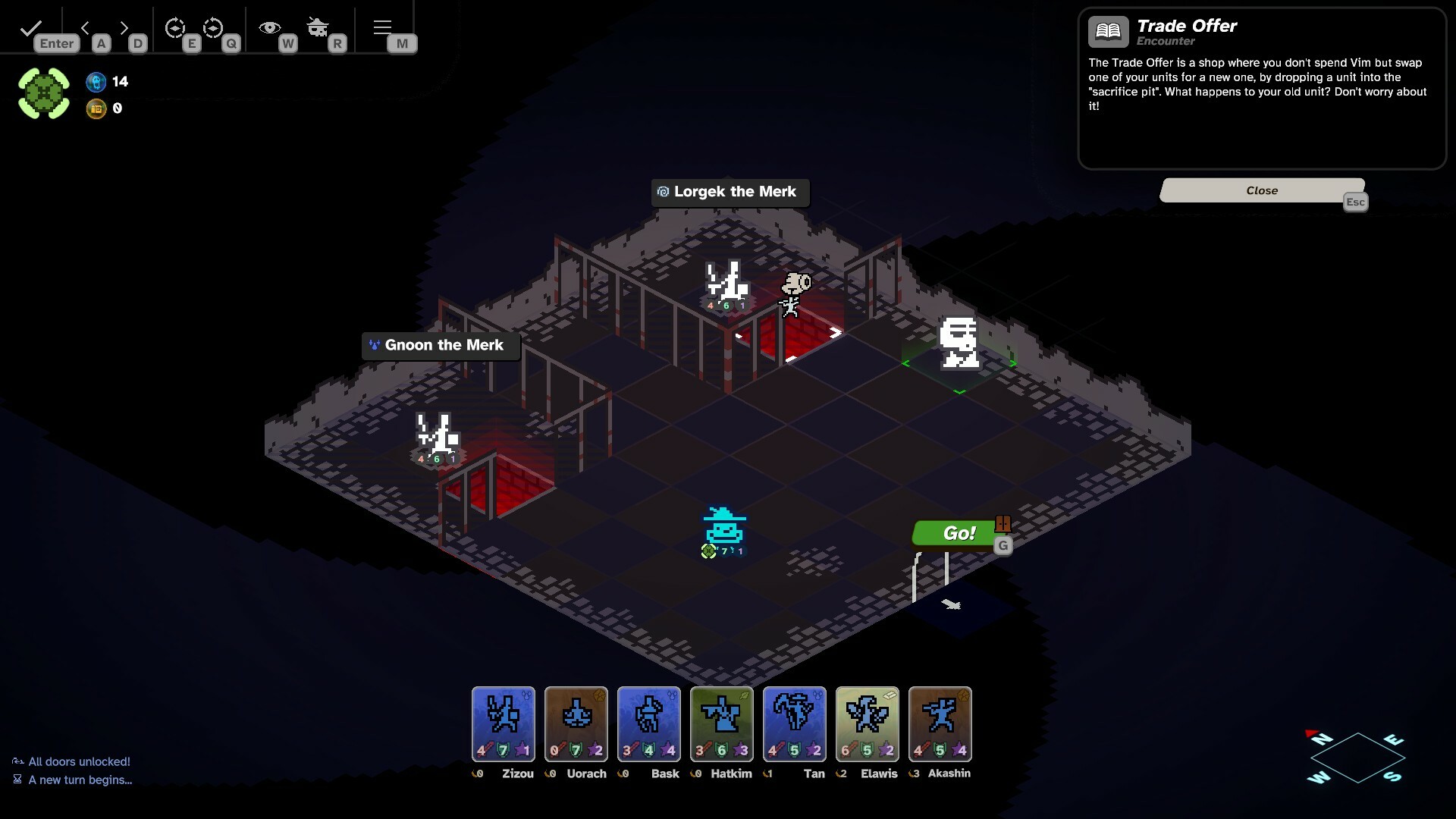
Task: Click the Vim resource icon showing 14
Action: point(96,82)
